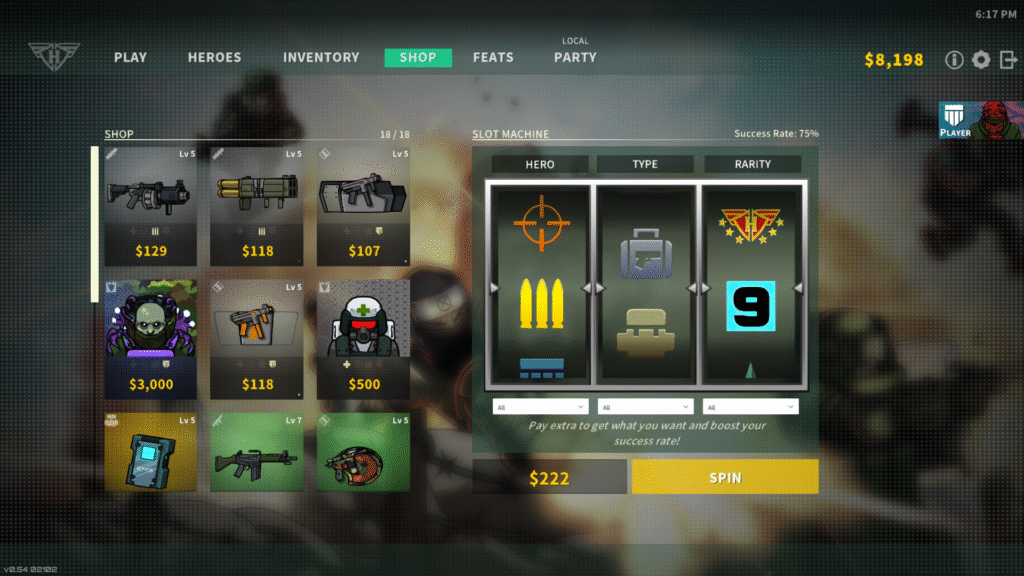Select the $107 gun shield item
The width and height of the screenshot is (1024, 576).
364,207
